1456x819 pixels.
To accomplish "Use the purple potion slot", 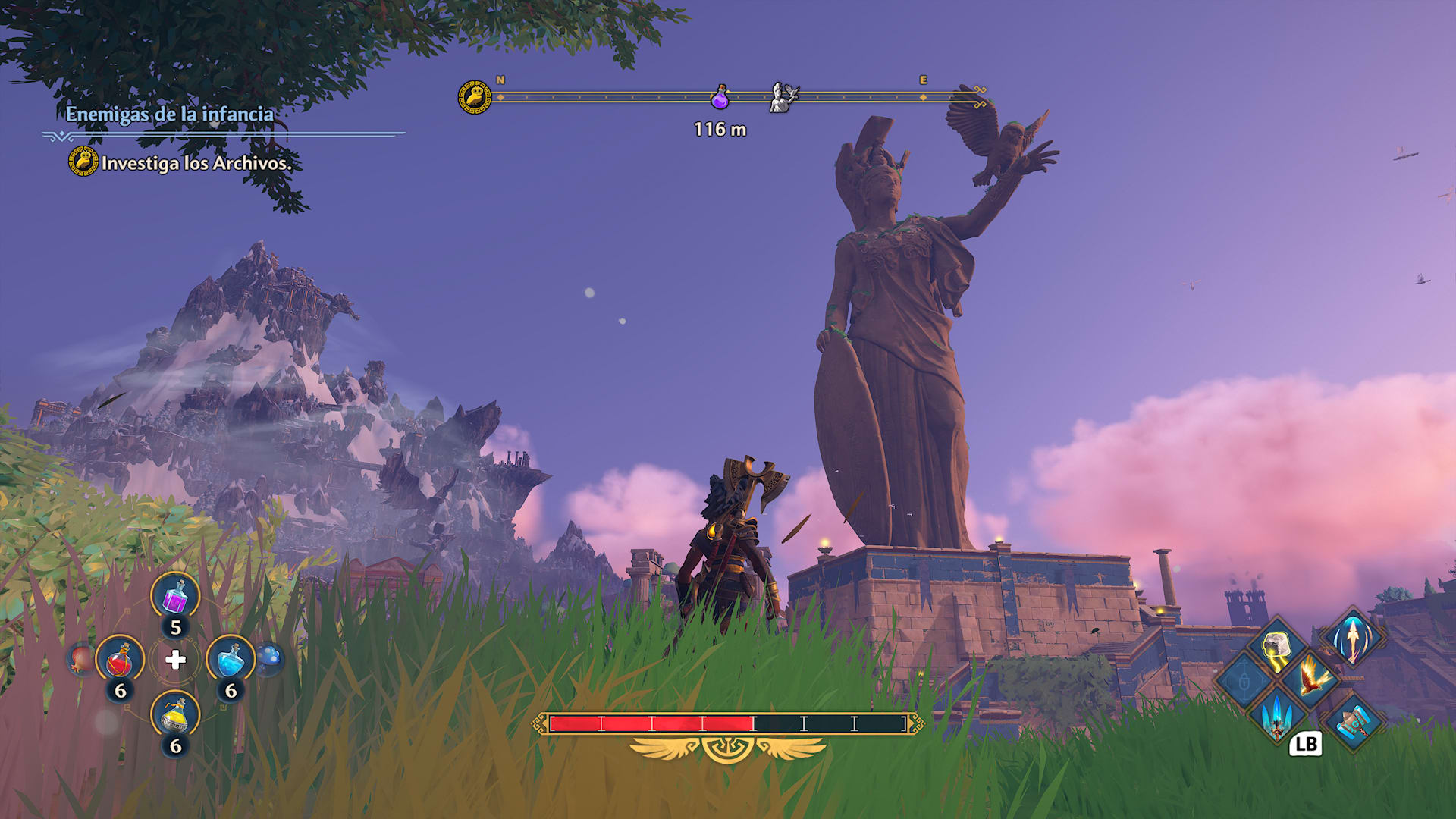I will pyautogui.click(x=175, y=597).
